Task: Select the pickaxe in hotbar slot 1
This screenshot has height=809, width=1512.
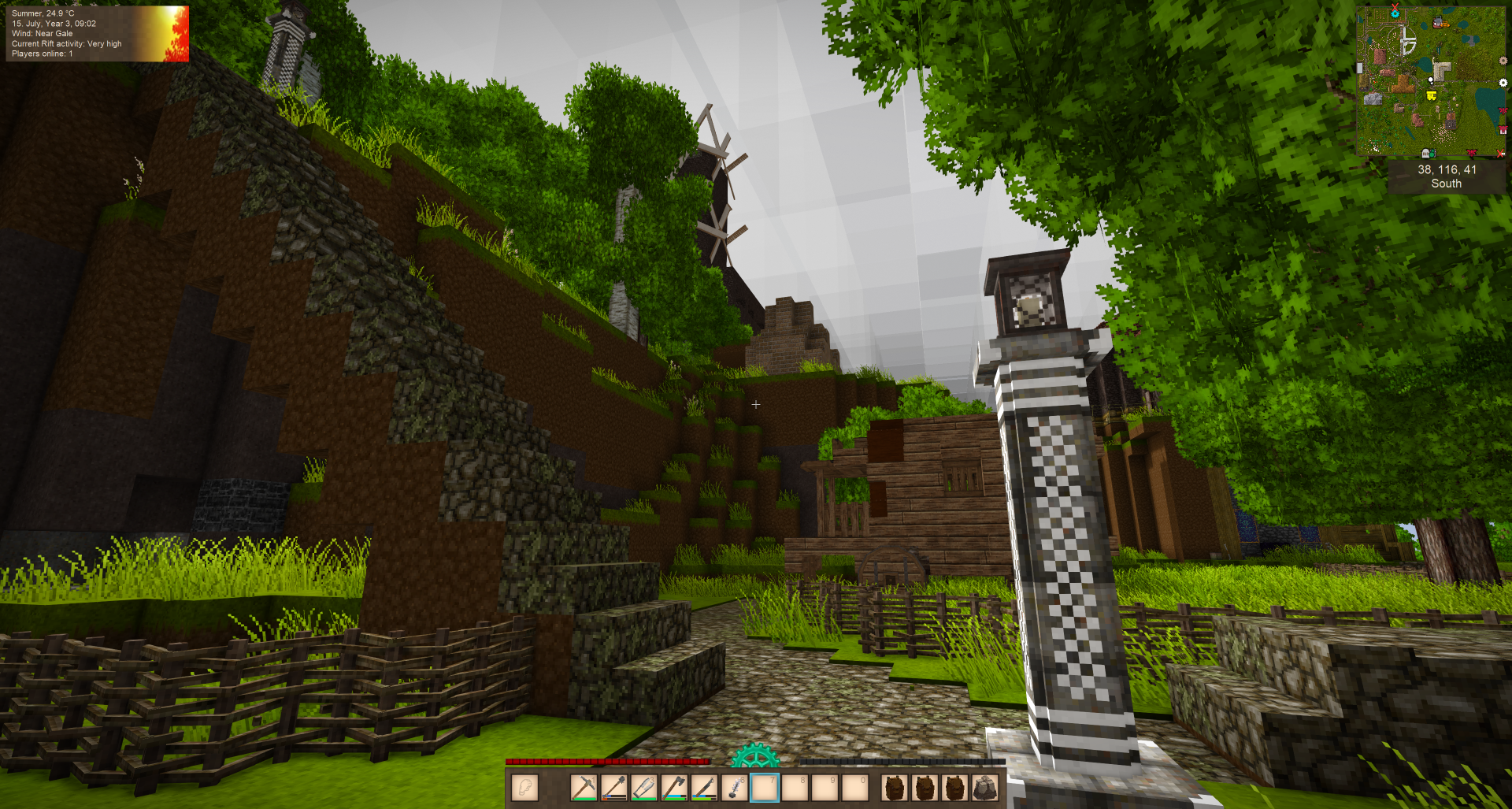Action: (x=584, y=787)
